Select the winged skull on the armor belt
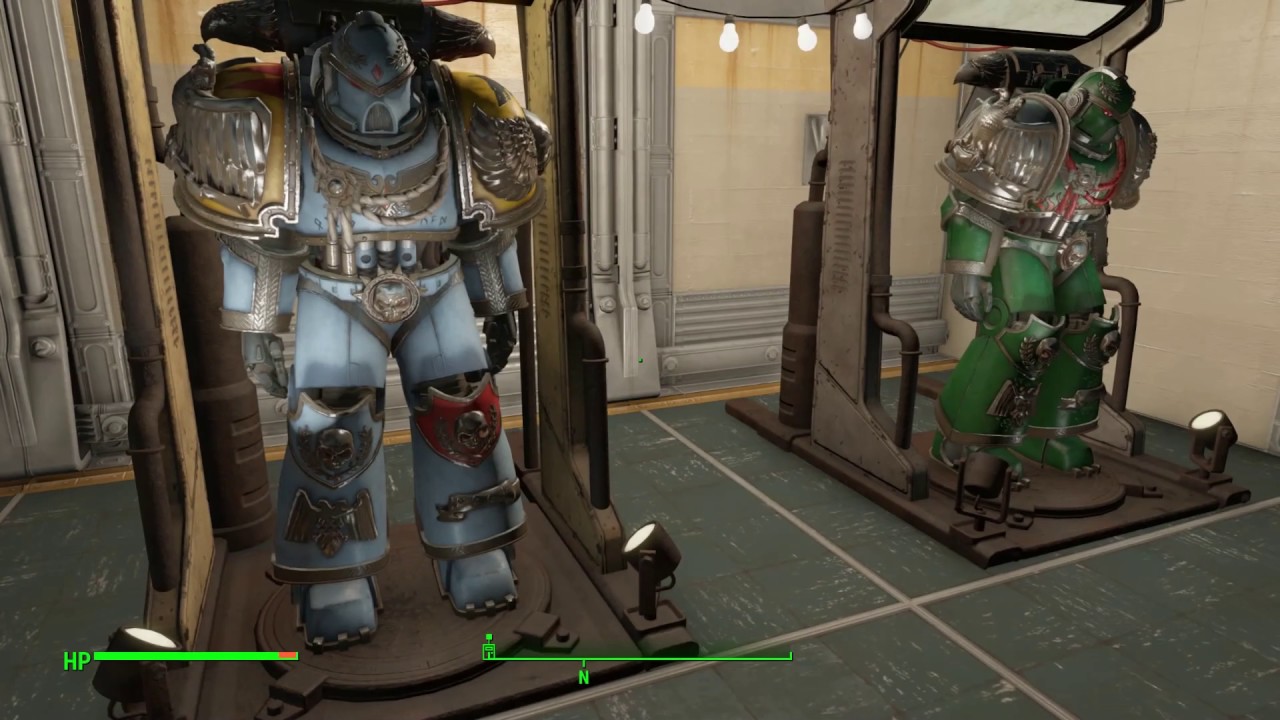Image resolution: width=1280 pixels, height=720 pixels. pos(390,300)
